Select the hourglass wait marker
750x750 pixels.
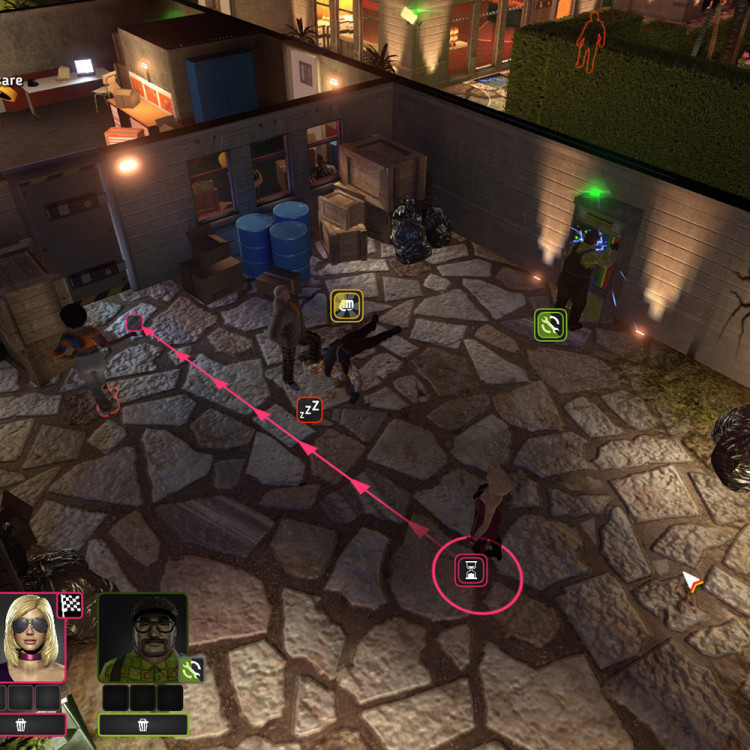click(x=471, y=570)
